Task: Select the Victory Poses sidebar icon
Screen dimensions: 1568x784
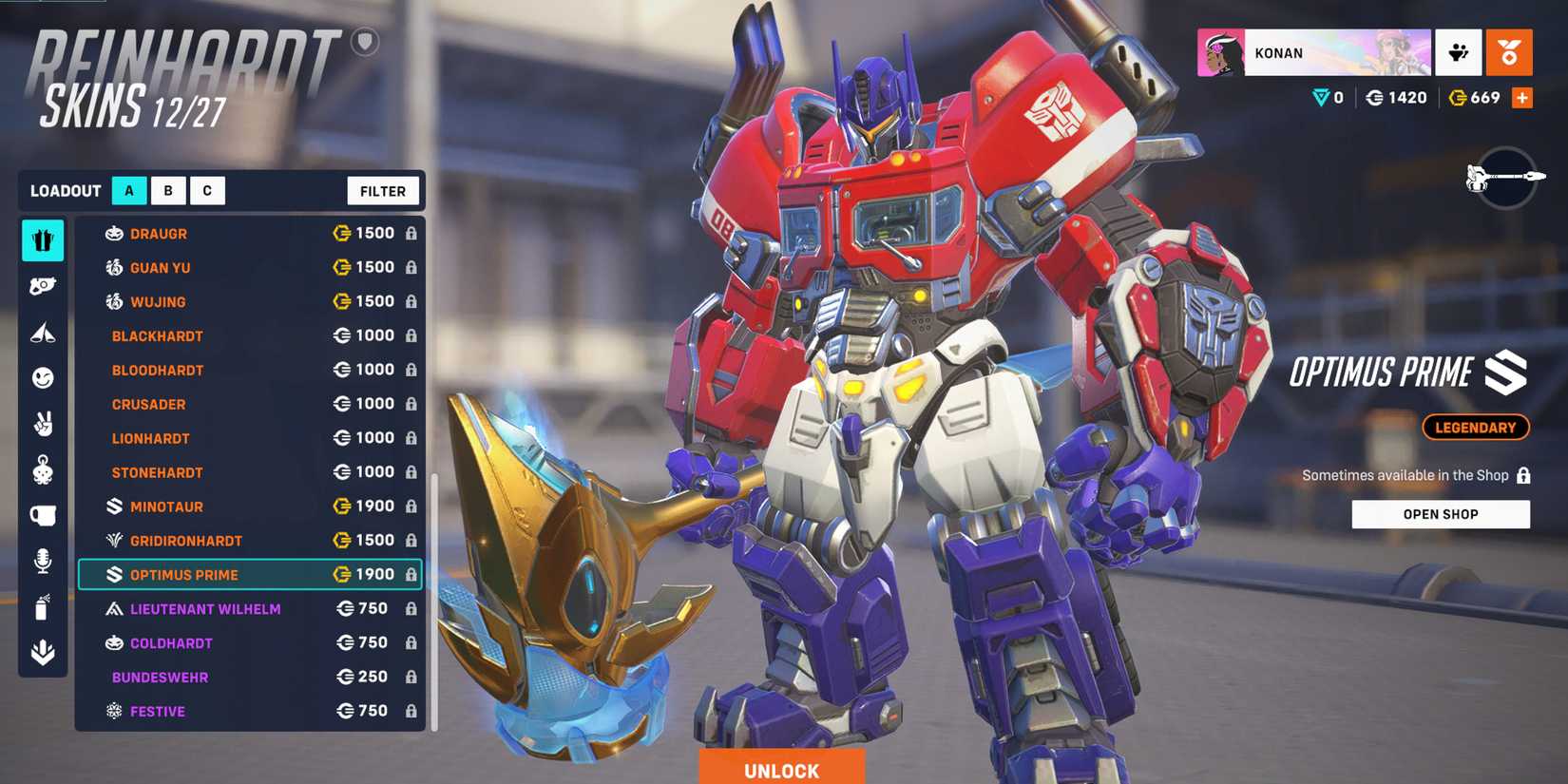Action: (43, 332)
